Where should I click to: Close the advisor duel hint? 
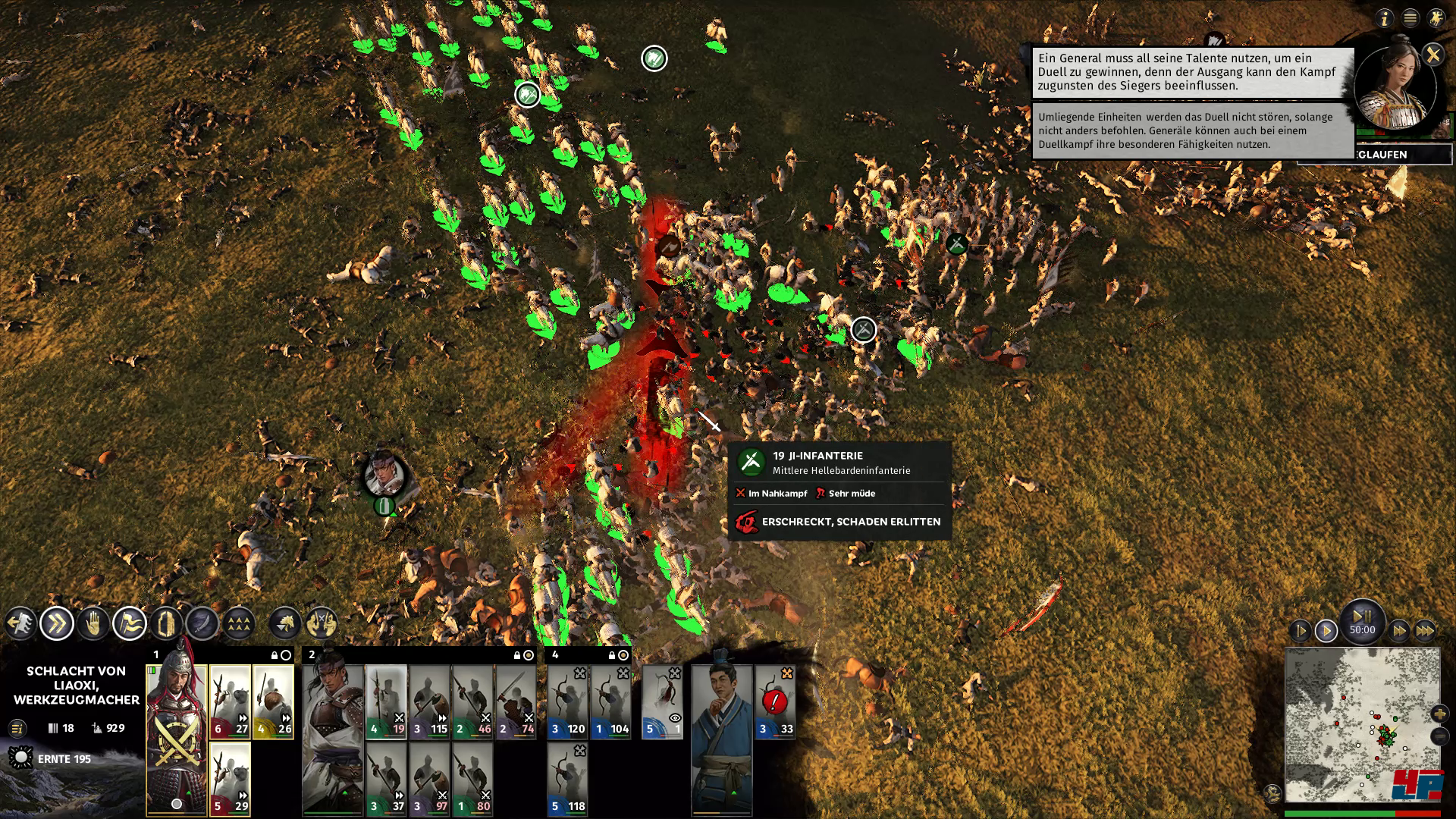(1432, 55)
